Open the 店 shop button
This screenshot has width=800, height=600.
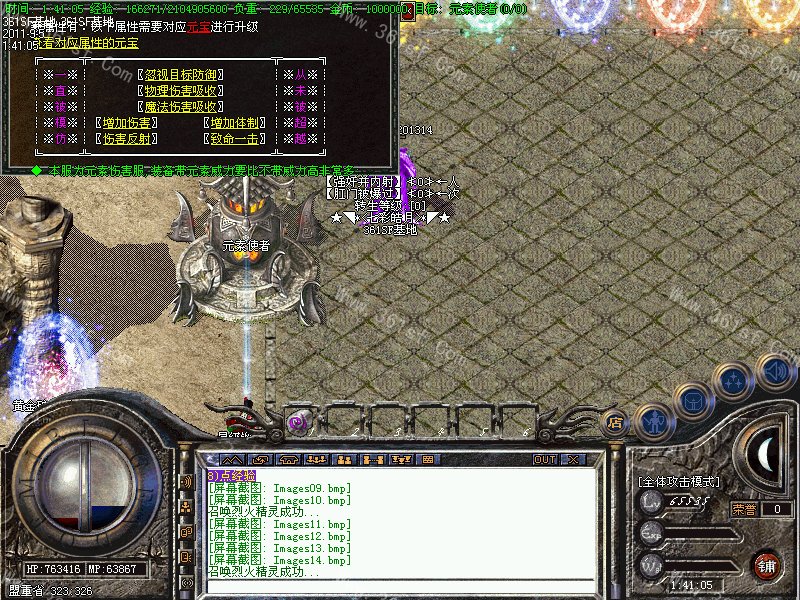coord(615,422)
